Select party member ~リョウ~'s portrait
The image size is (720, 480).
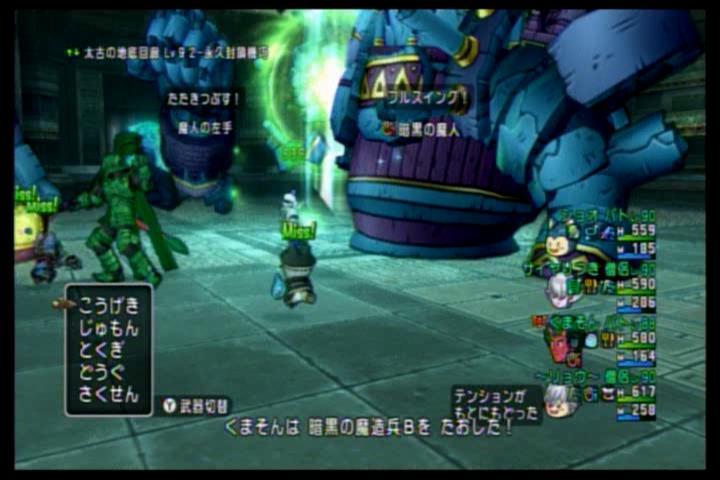(x=560, y=398)
